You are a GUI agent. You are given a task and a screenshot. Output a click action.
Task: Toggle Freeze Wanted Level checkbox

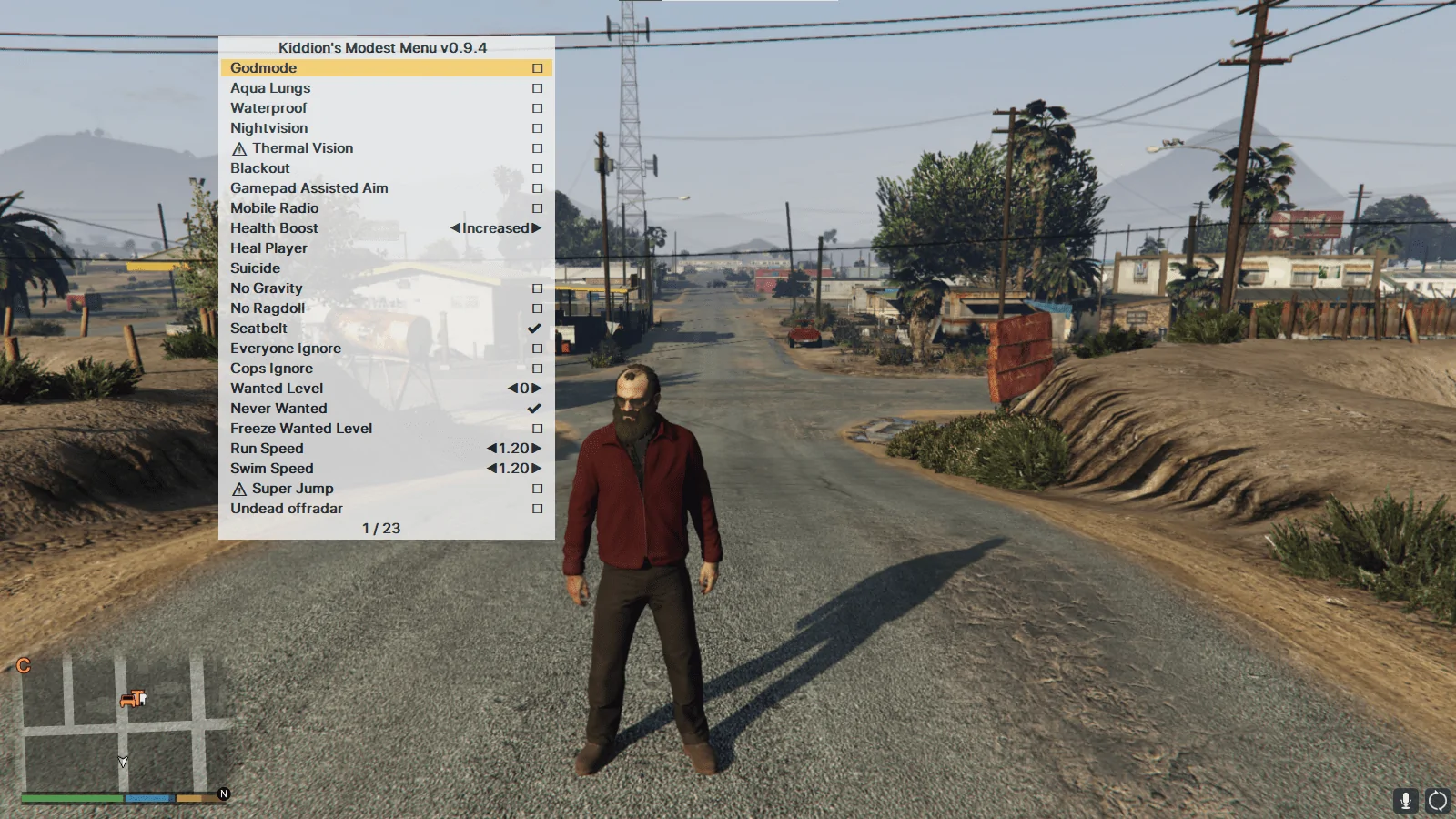pyautogui.click(x=537, y=429)
